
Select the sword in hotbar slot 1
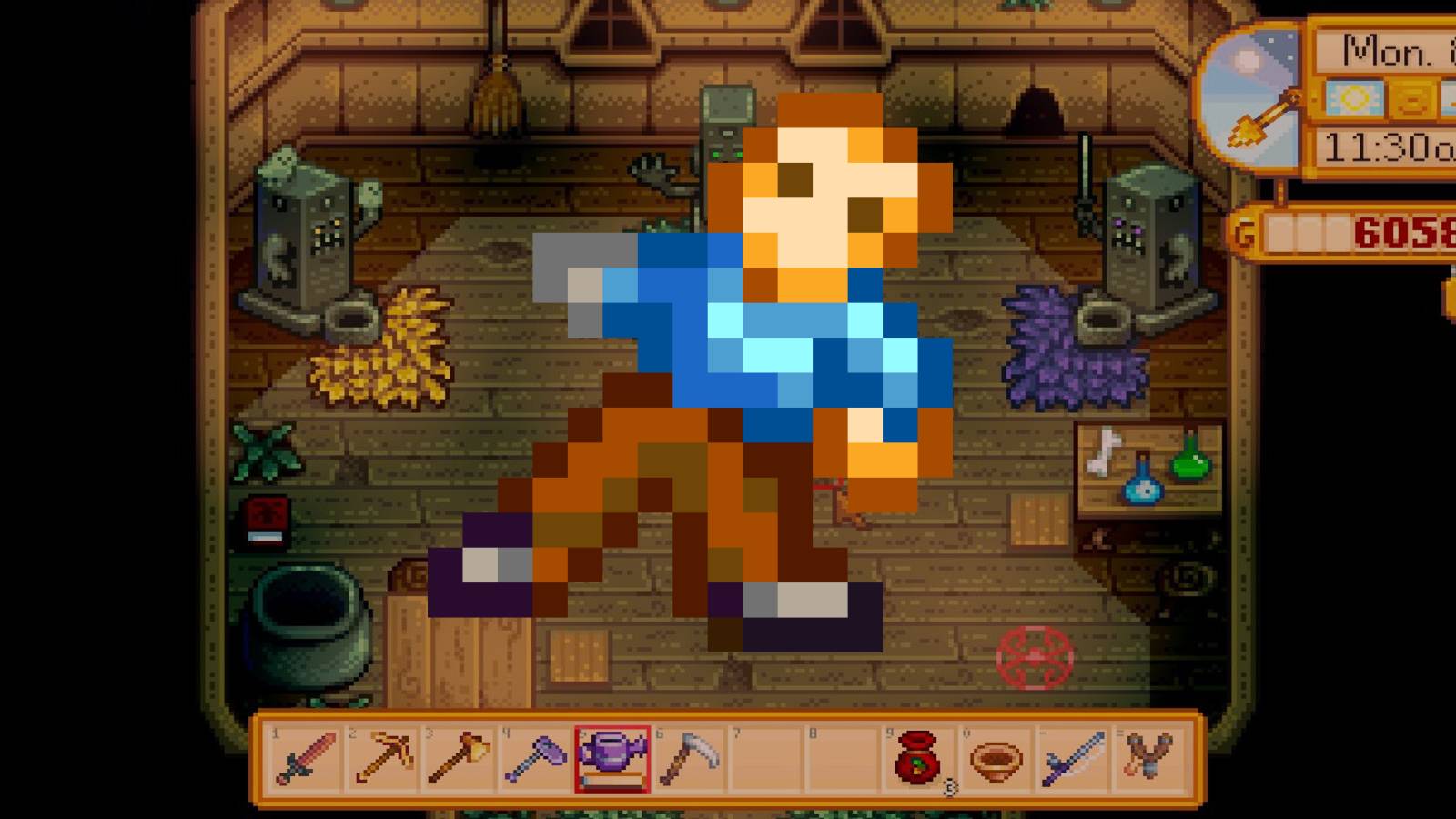[304, 757]
